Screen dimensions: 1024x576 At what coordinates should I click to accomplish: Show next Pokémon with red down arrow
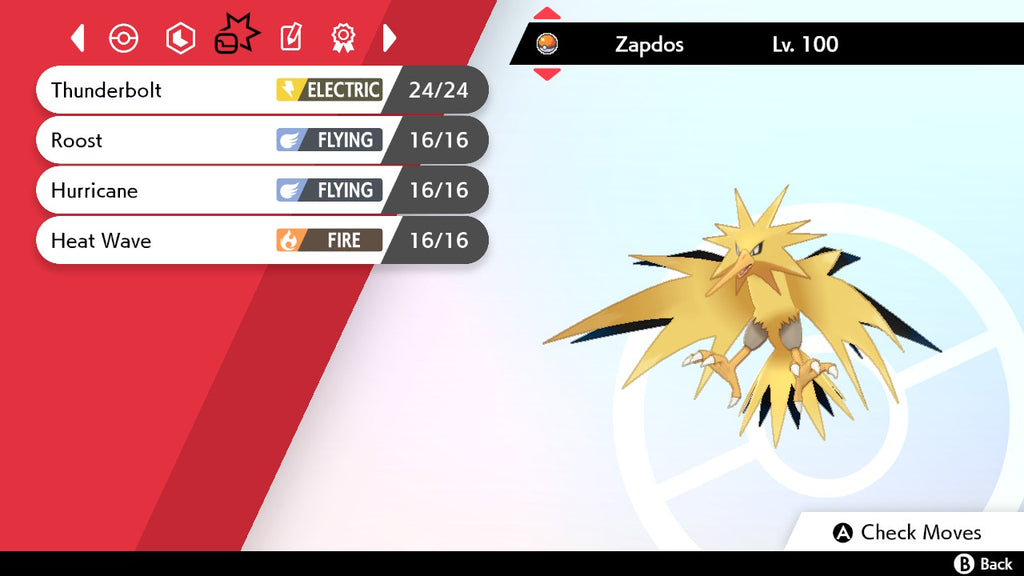tap(547, 73)
